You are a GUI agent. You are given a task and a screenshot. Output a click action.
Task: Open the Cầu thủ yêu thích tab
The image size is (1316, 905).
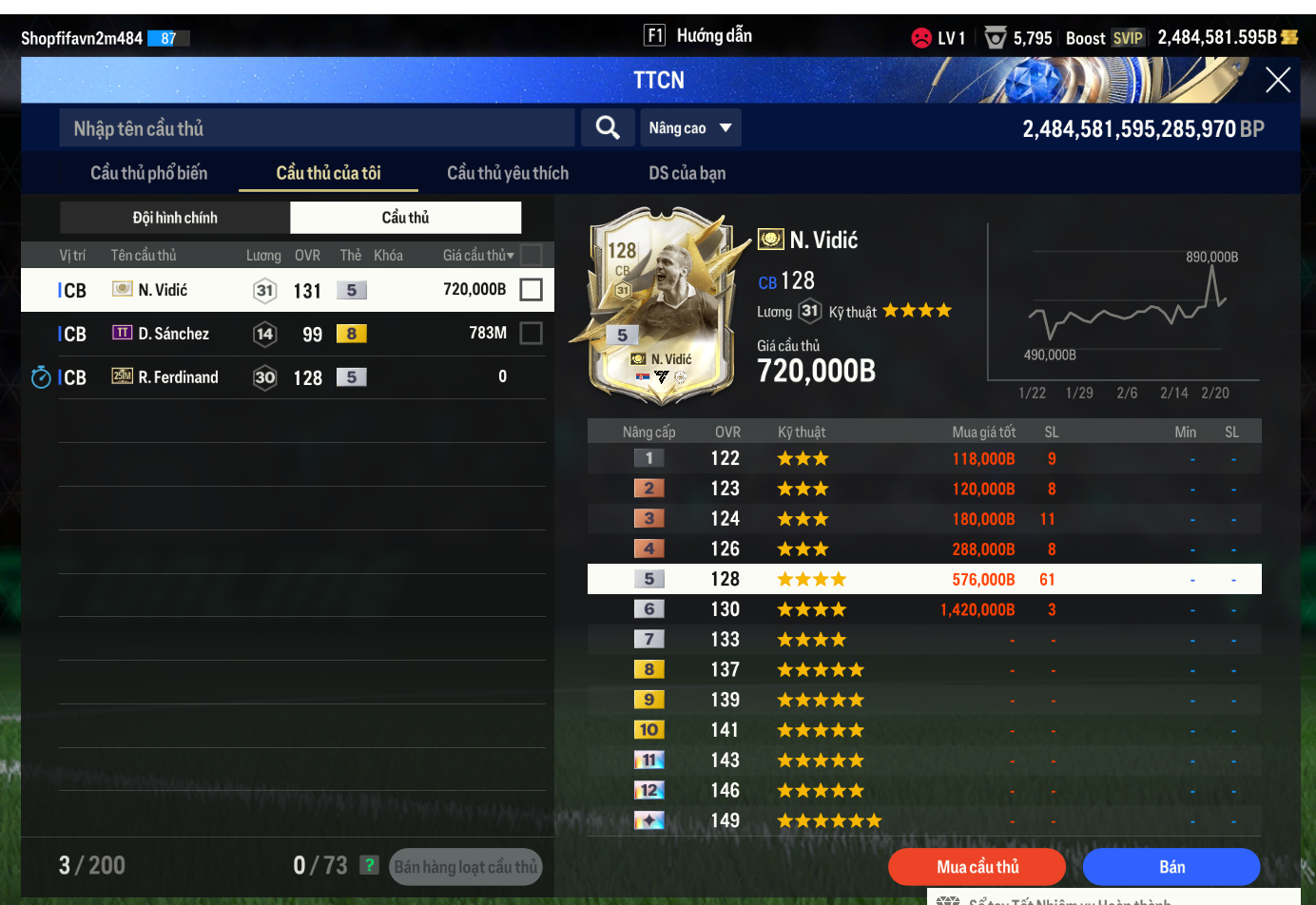(508, 173)
